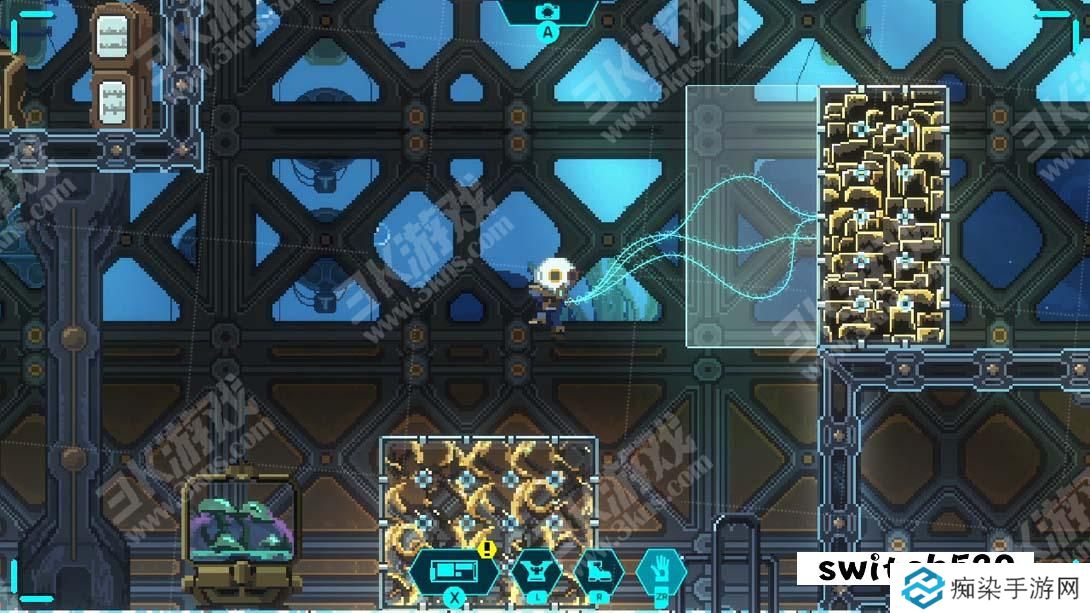Select the suit armor hexagon icon

click(x=537, y=573)
